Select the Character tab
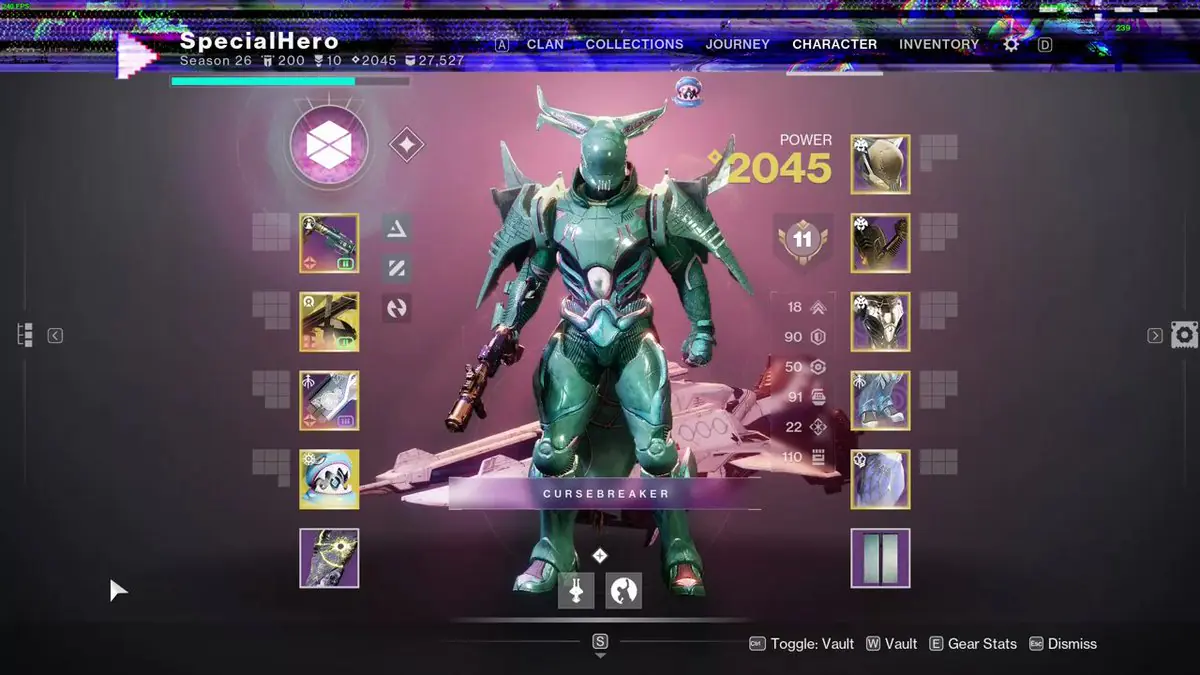The width and height of the screenshot is (1200, 675). (834, 44)
